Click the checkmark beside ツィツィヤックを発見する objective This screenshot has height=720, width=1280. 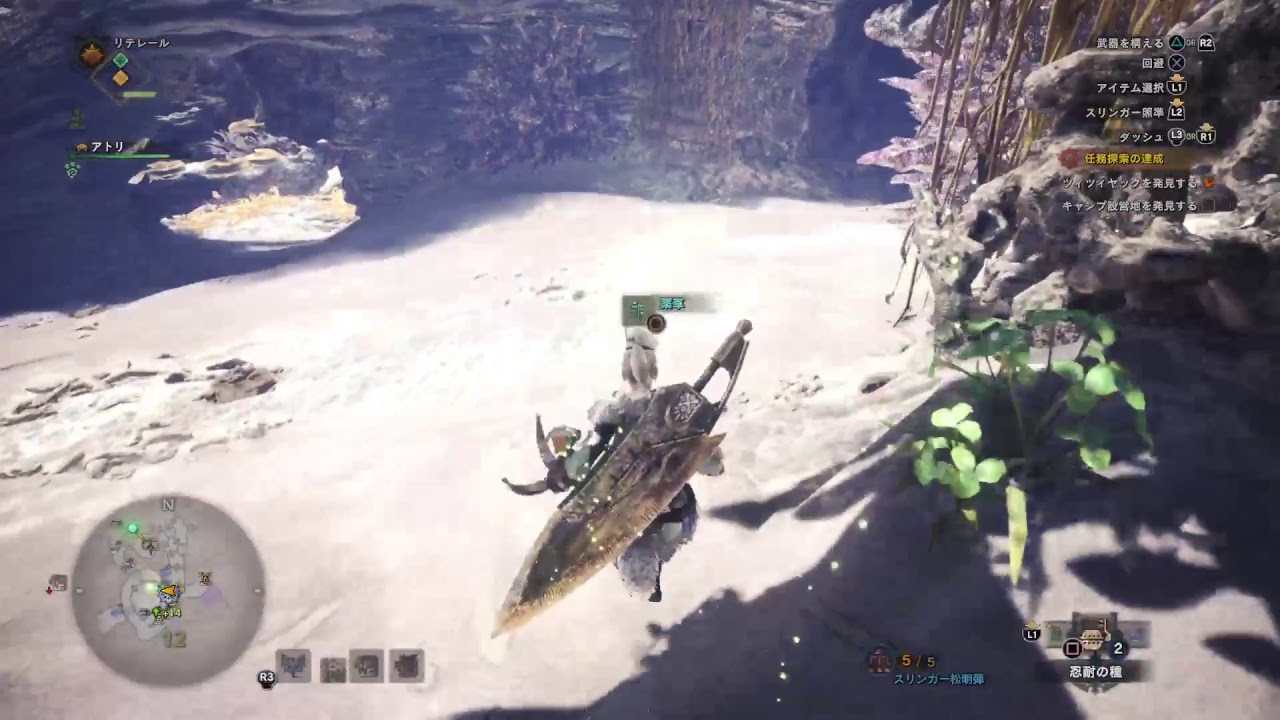coord(1208,180)
